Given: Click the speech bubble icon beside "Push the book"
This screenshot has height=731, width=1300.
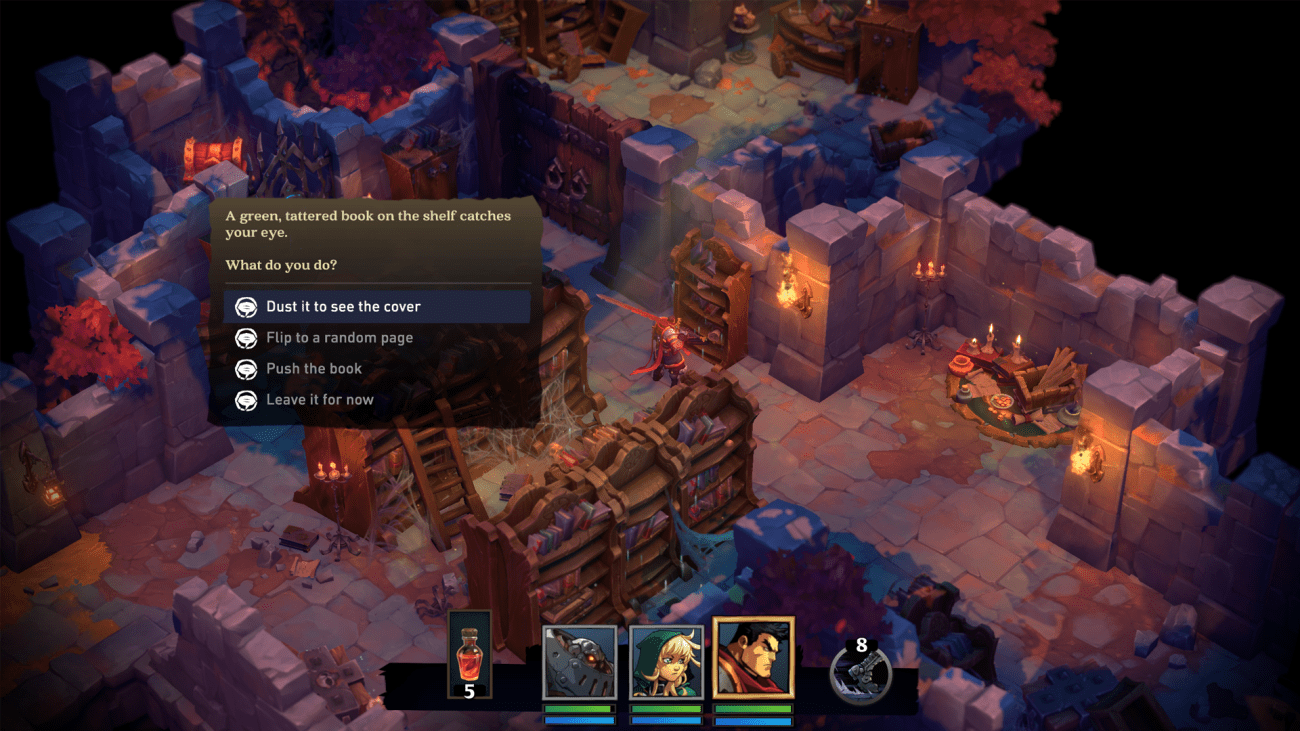Looking at the screenshot, I should coord(244,368).
